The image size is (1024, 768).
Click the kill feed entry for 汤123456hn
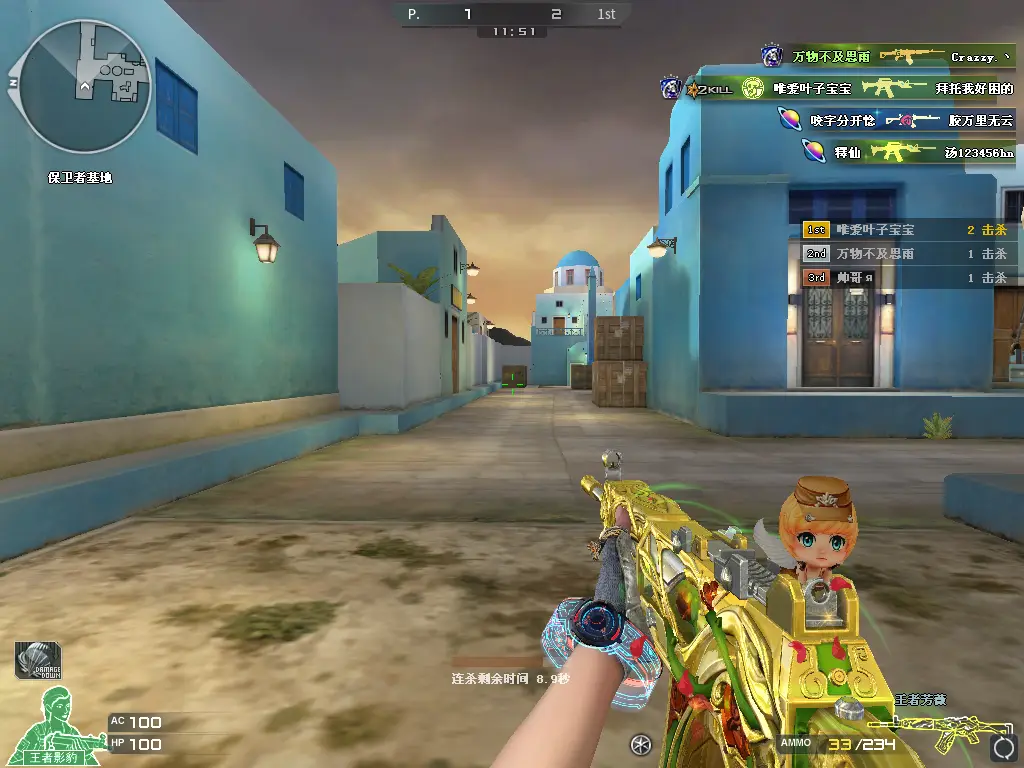(x=908, y=152)
